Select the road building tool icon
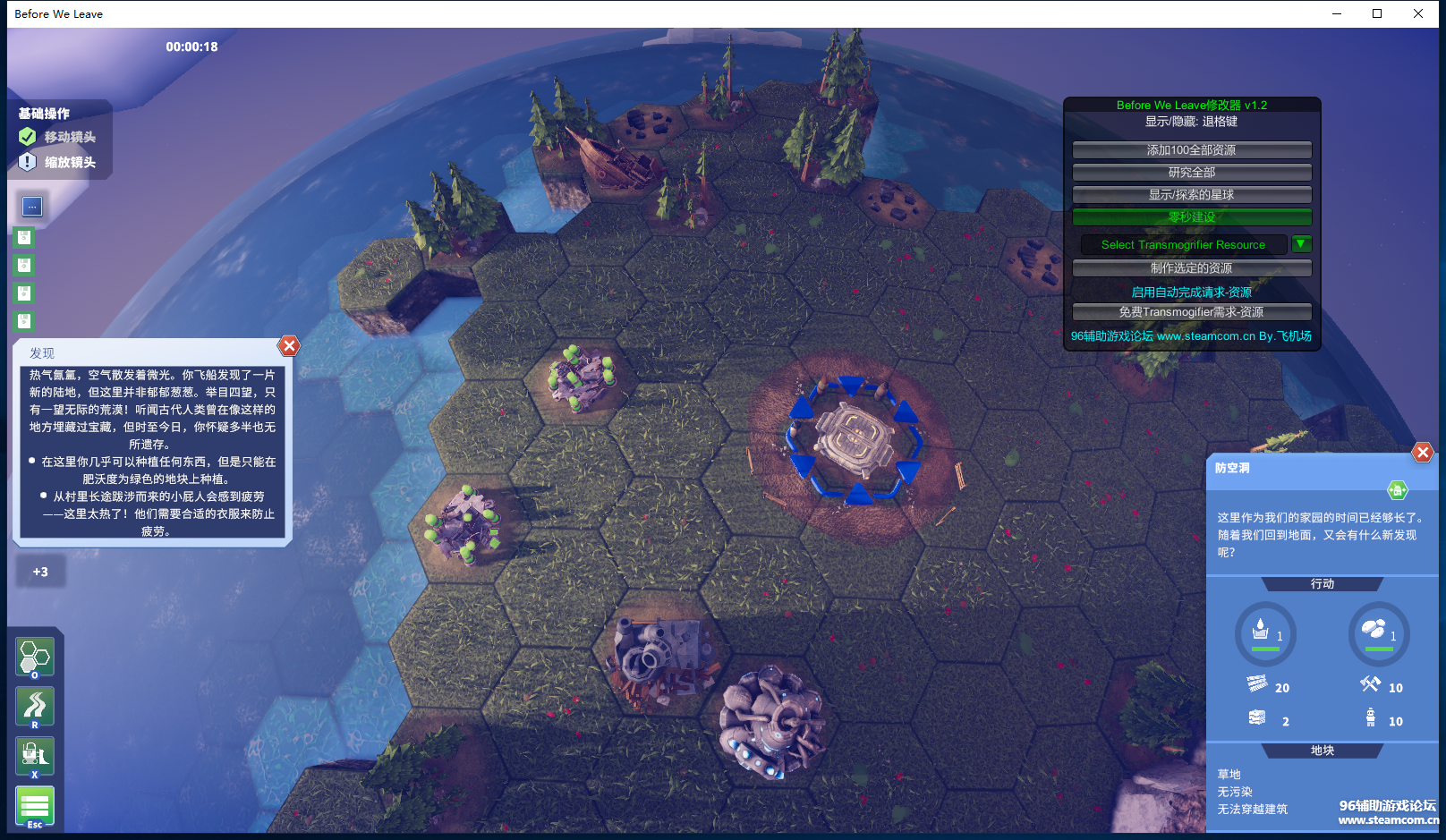1446x840 pixels. 35,707
